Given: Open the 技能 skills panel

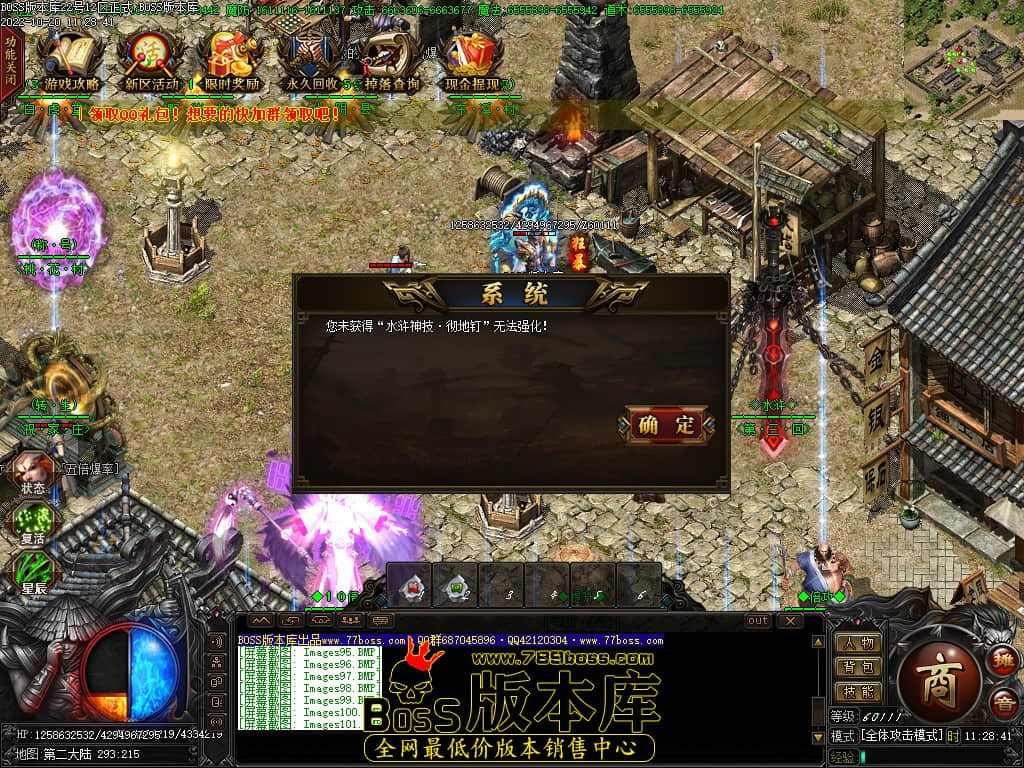Looking at the screenshot, I should pyautogui.click(x=857, y=691).
